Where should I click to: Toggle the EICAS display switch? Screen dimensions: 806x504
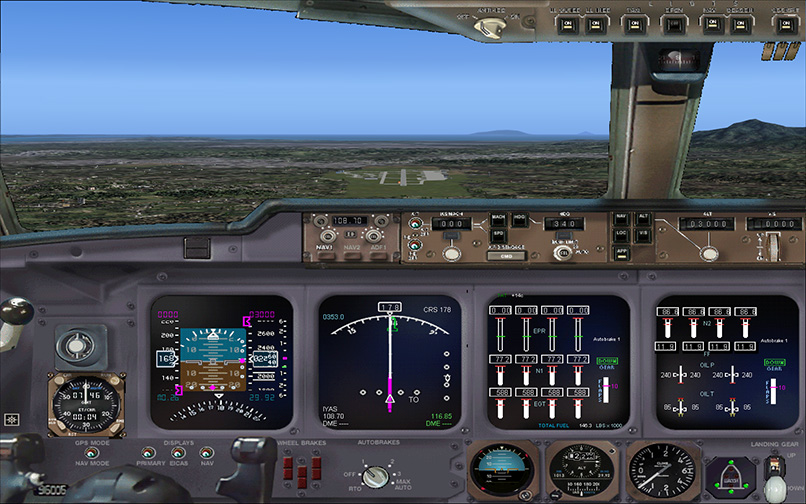(177, 453)
